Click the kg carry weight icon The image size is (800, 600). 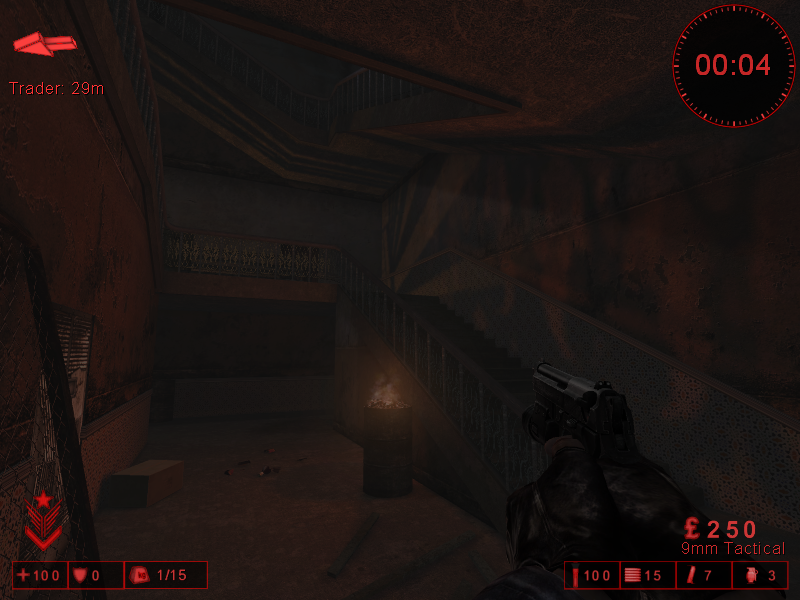[x=141, y=575]
